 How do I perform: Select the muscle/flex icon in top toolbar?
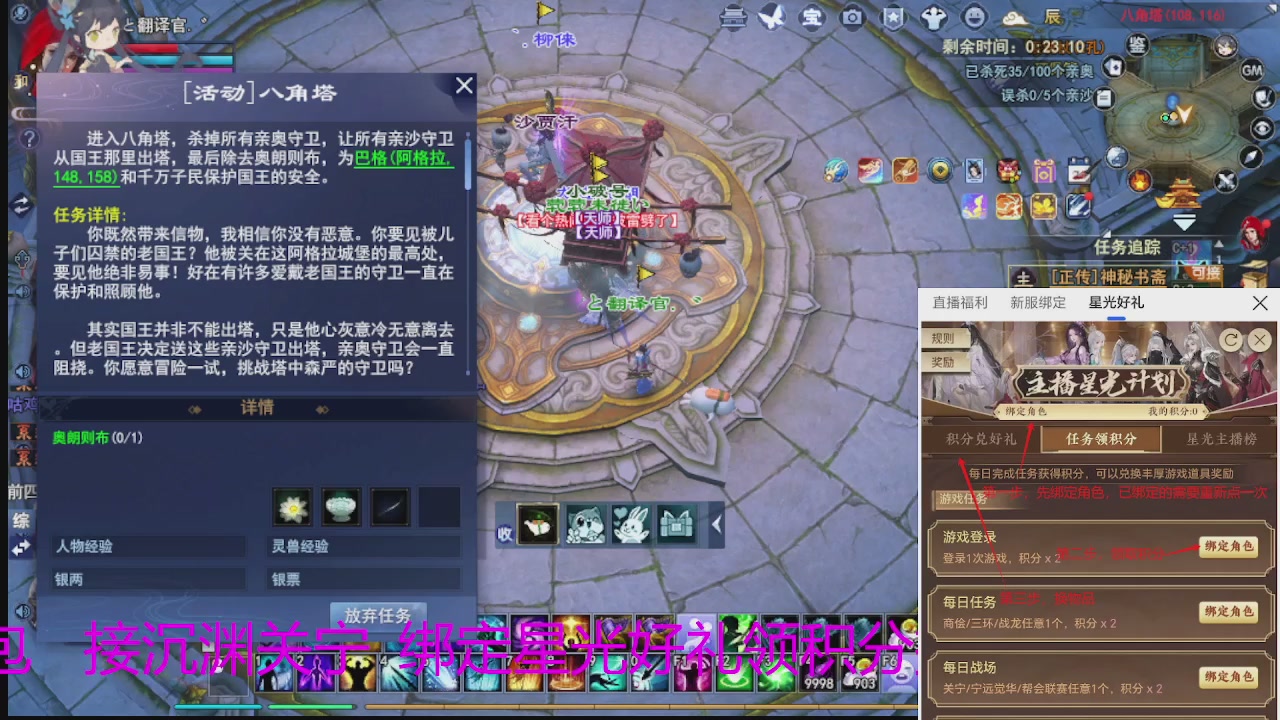(933, 17)
